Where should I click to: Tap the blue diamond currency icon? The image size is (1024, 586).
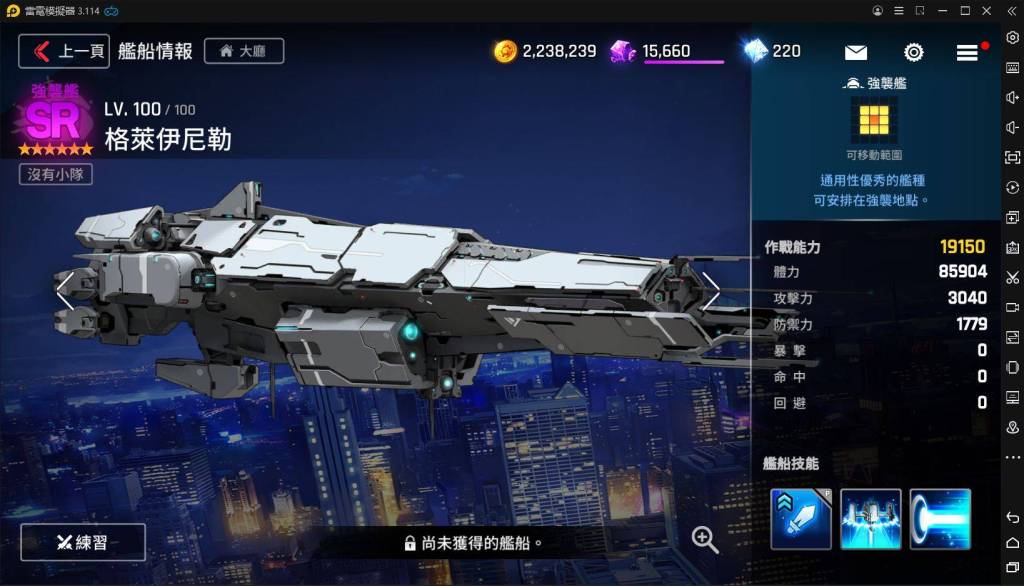tap(755, 51)
